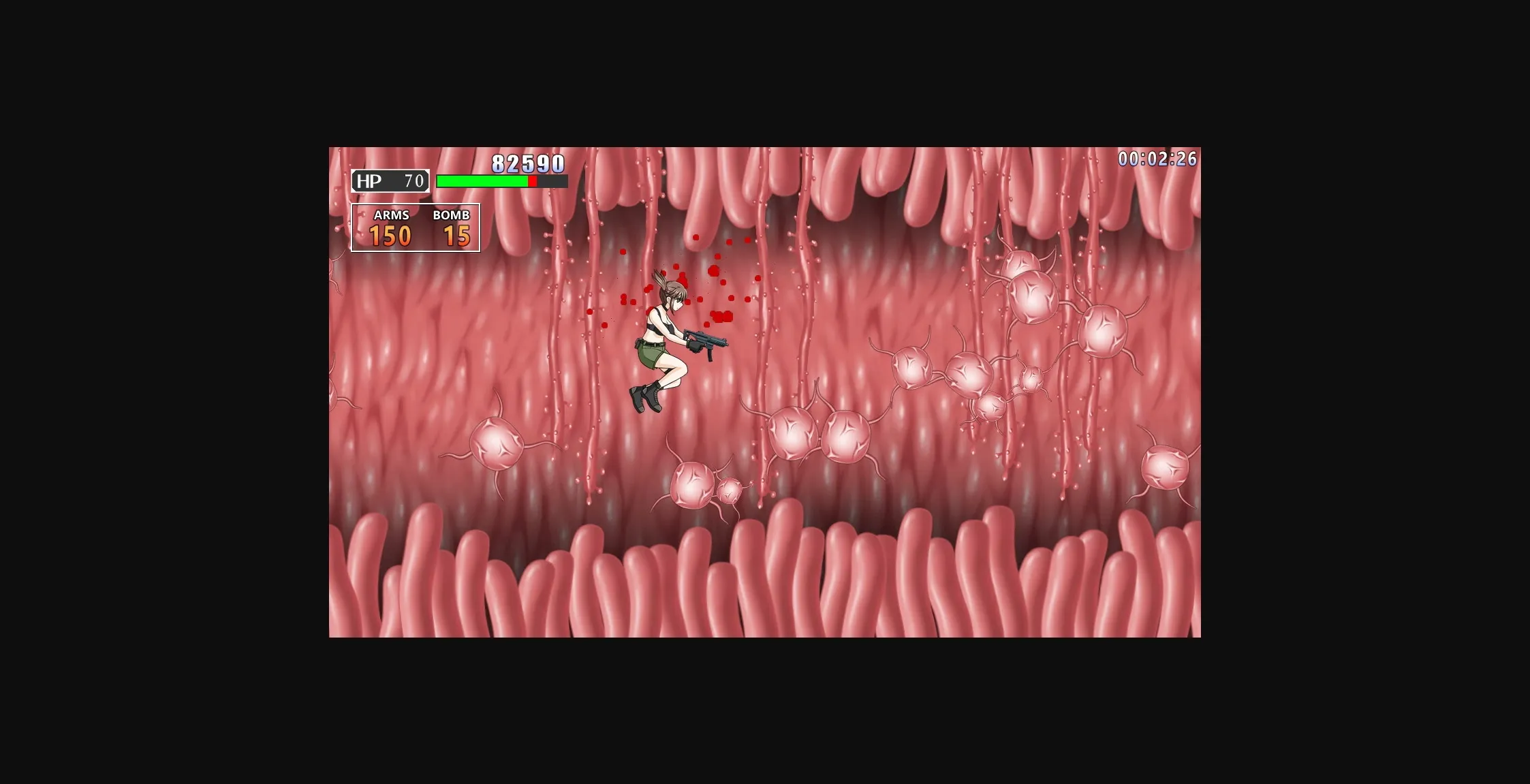This screenshot has width=1530, height=784.
Task: Click the timer showing 00:02:26
Action: point(1157,157)
